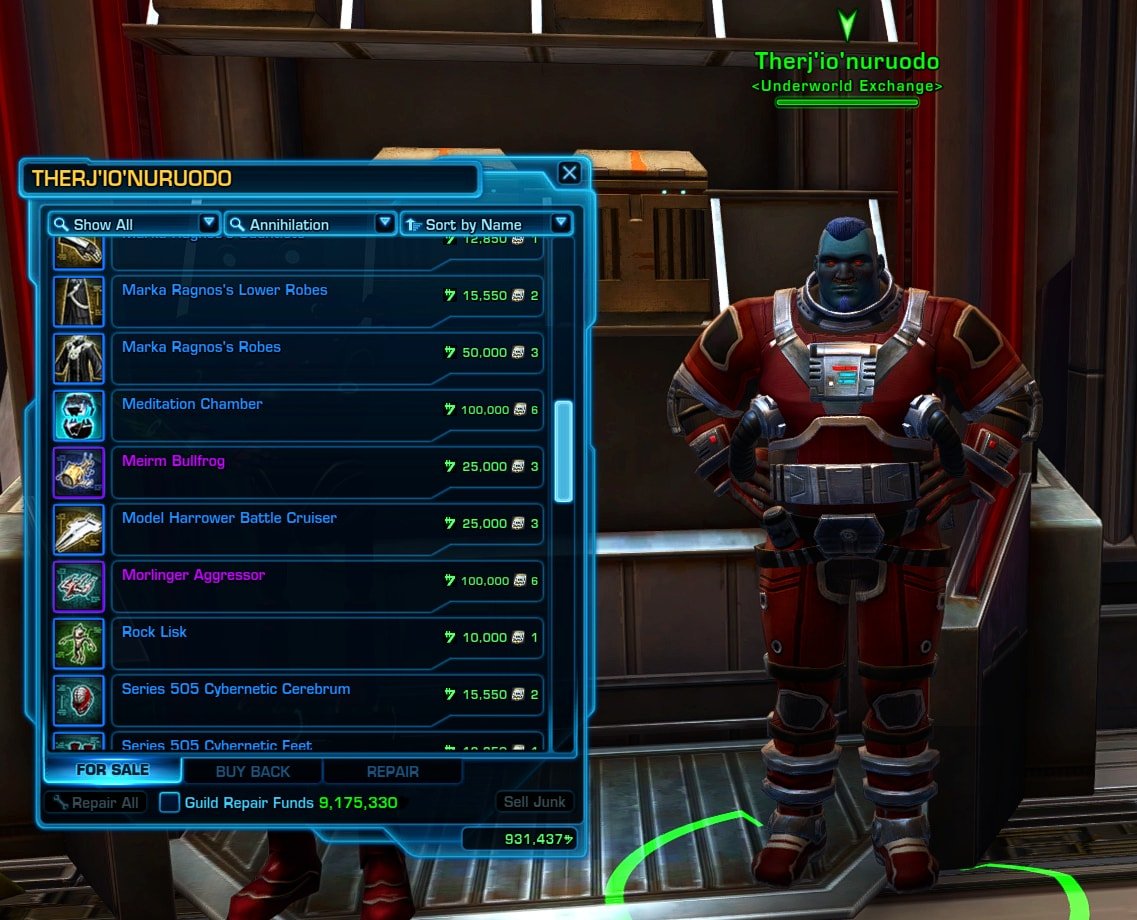Image resolution: width=1137 pixels, height=920 pixels.
Task: Click the Repair All button
Action: (x=96, y=802)
